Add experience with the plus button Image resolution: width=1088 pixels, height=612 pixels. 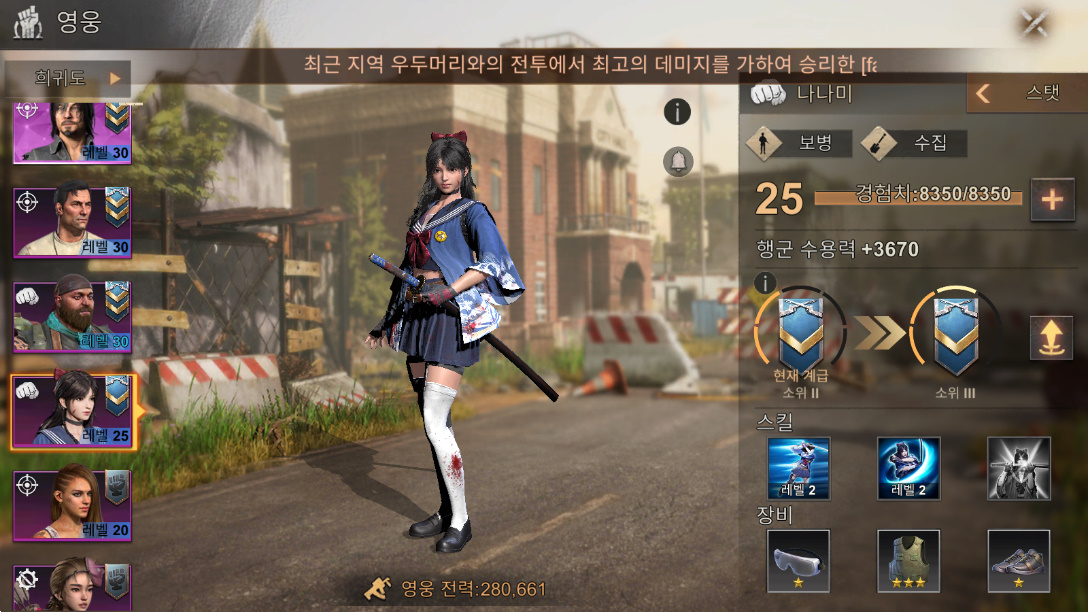point(1051,199)
